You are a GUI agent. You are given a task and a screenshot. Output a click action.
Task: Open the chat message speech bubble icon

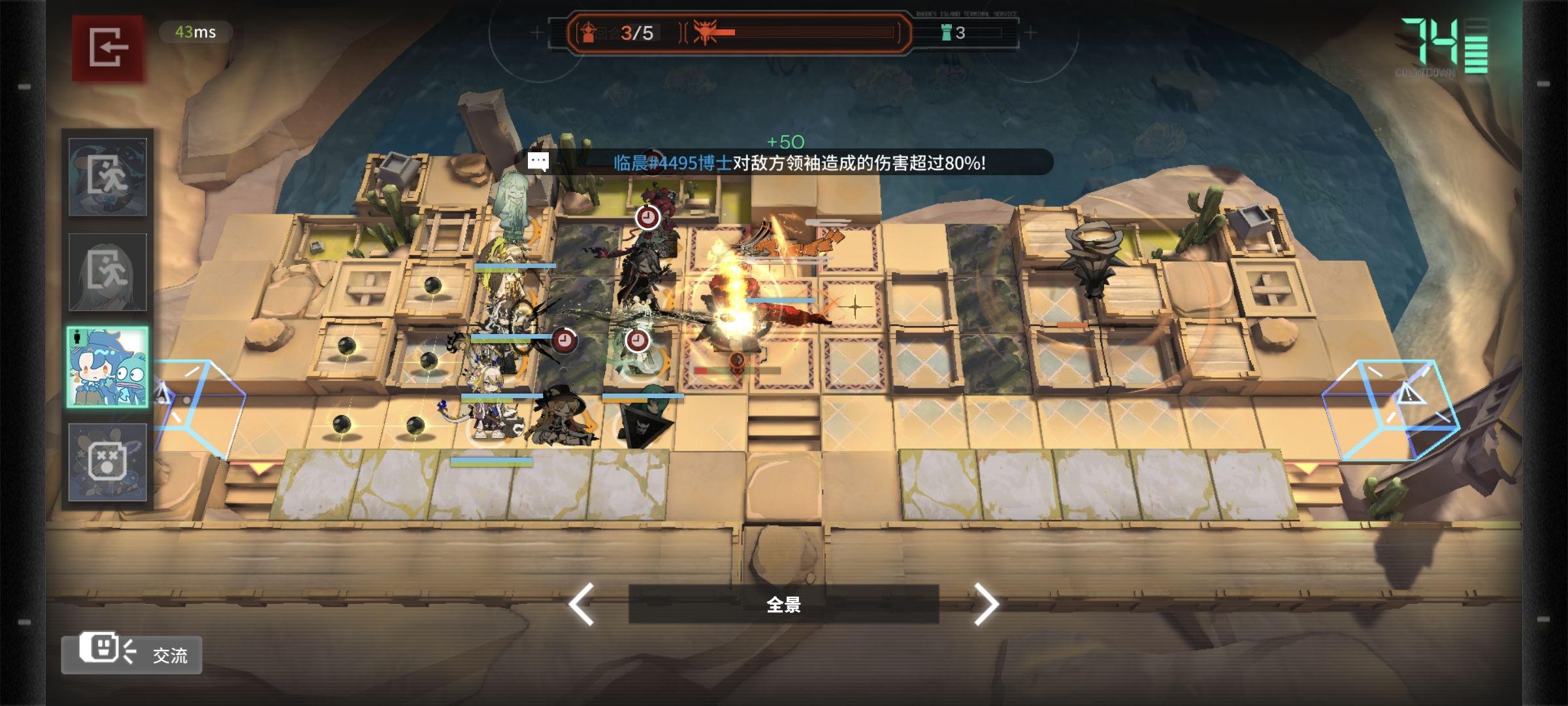click(x=538, y=161)
